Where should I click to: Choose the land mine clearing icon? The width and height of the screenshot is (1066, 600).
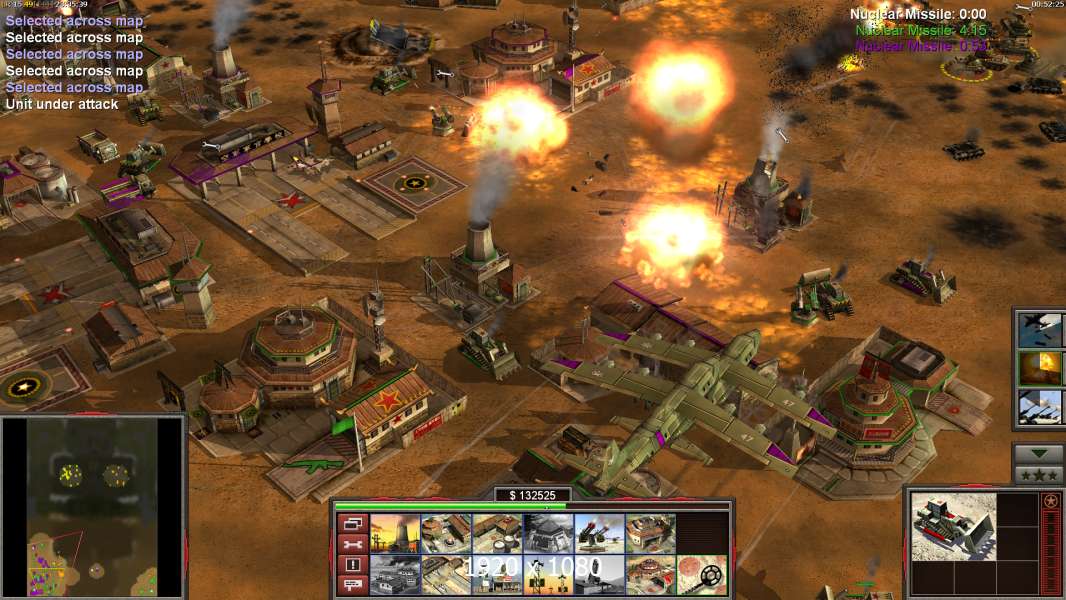click(701, 575)
